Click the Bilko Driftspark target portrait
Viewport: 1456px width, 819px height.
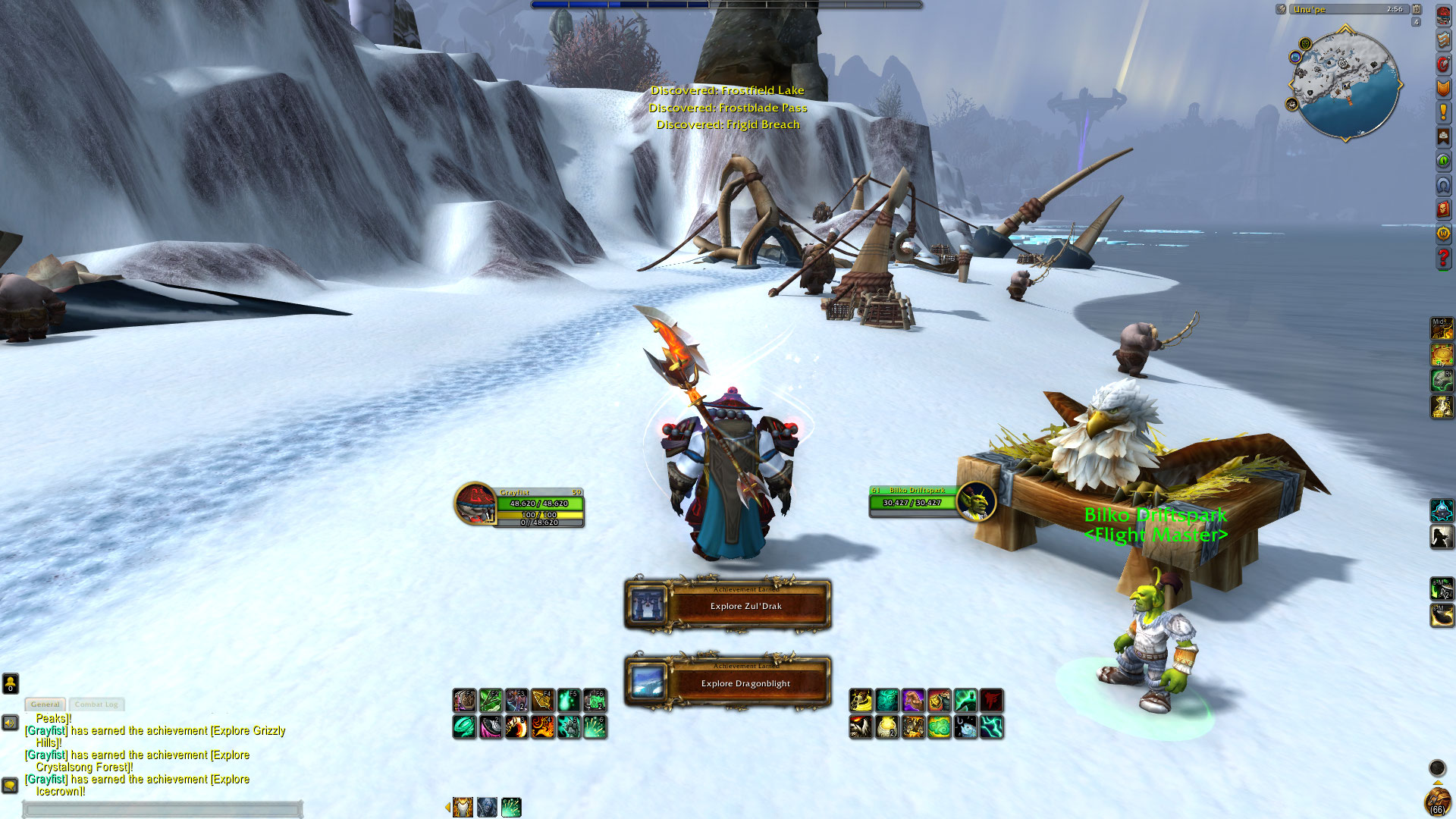click(976, 501)
